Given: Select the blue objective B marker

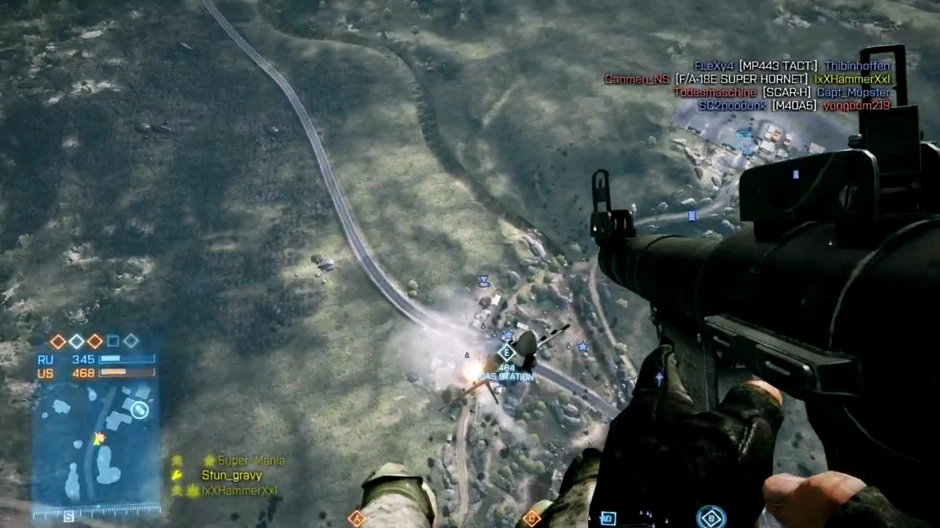Looking at the screenshot, I should tap(709, 517).
